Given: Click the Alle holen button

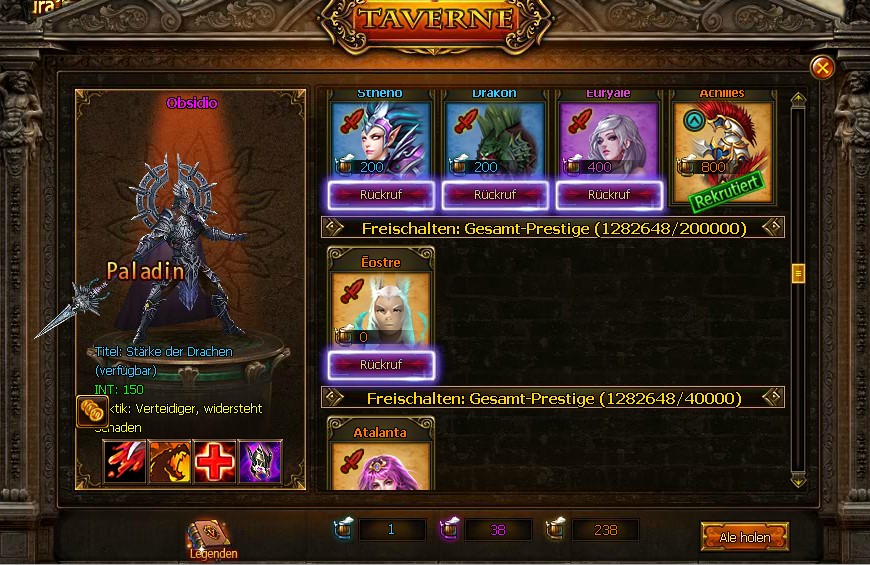Looking at the screenshot, I should 744,537.
